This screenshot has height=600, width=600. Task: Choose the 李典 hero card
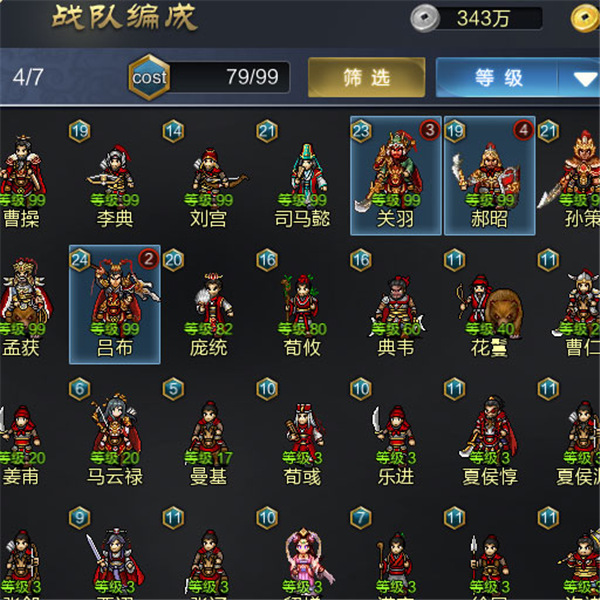pos(115,178)
